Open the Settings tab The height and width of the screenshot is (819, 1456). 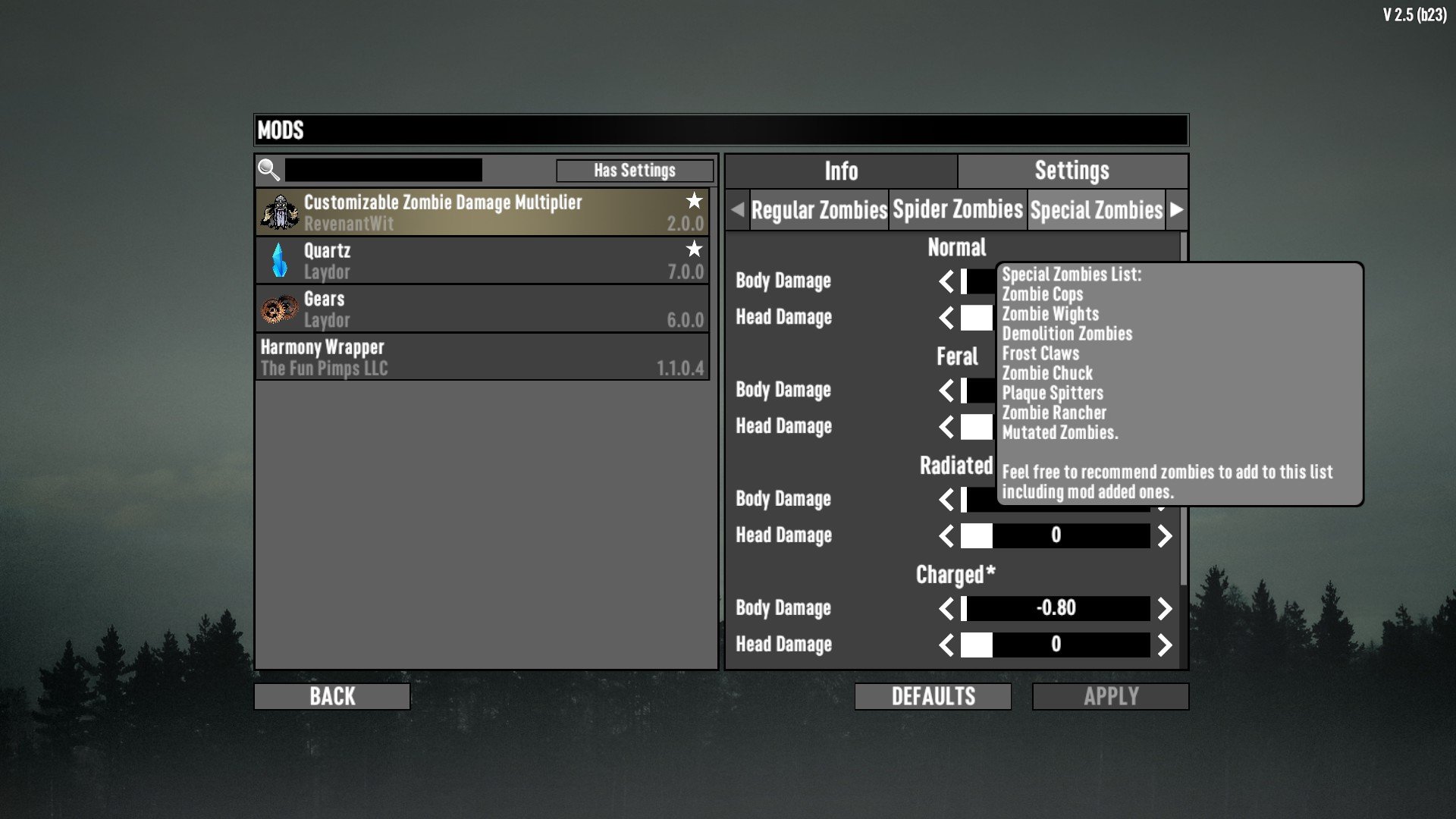tap(1072, 171)
